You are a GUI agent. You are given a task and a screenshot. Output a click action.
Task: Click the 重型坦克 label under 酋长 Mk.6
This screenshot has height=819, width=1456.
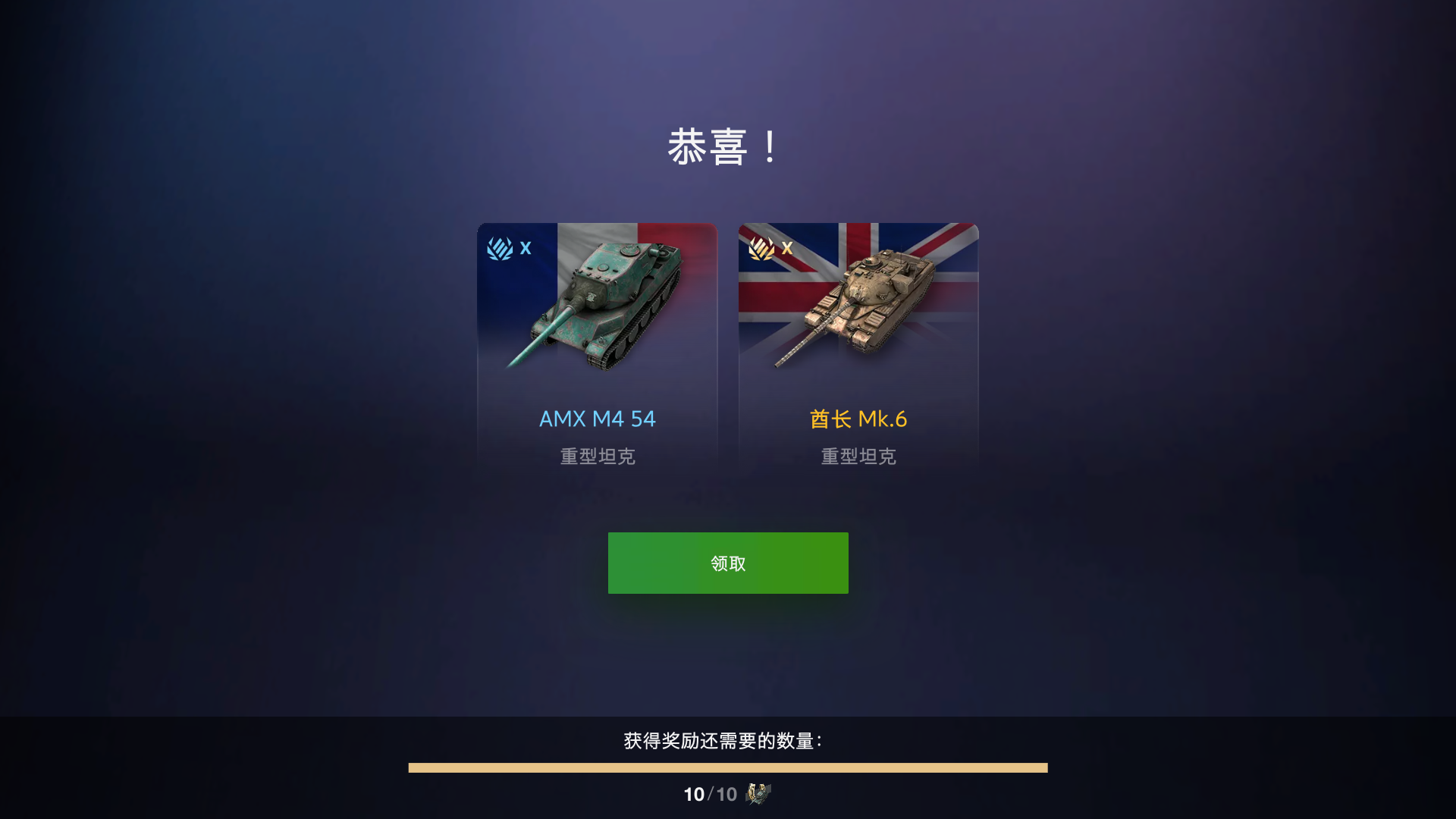tap(857, 456)
